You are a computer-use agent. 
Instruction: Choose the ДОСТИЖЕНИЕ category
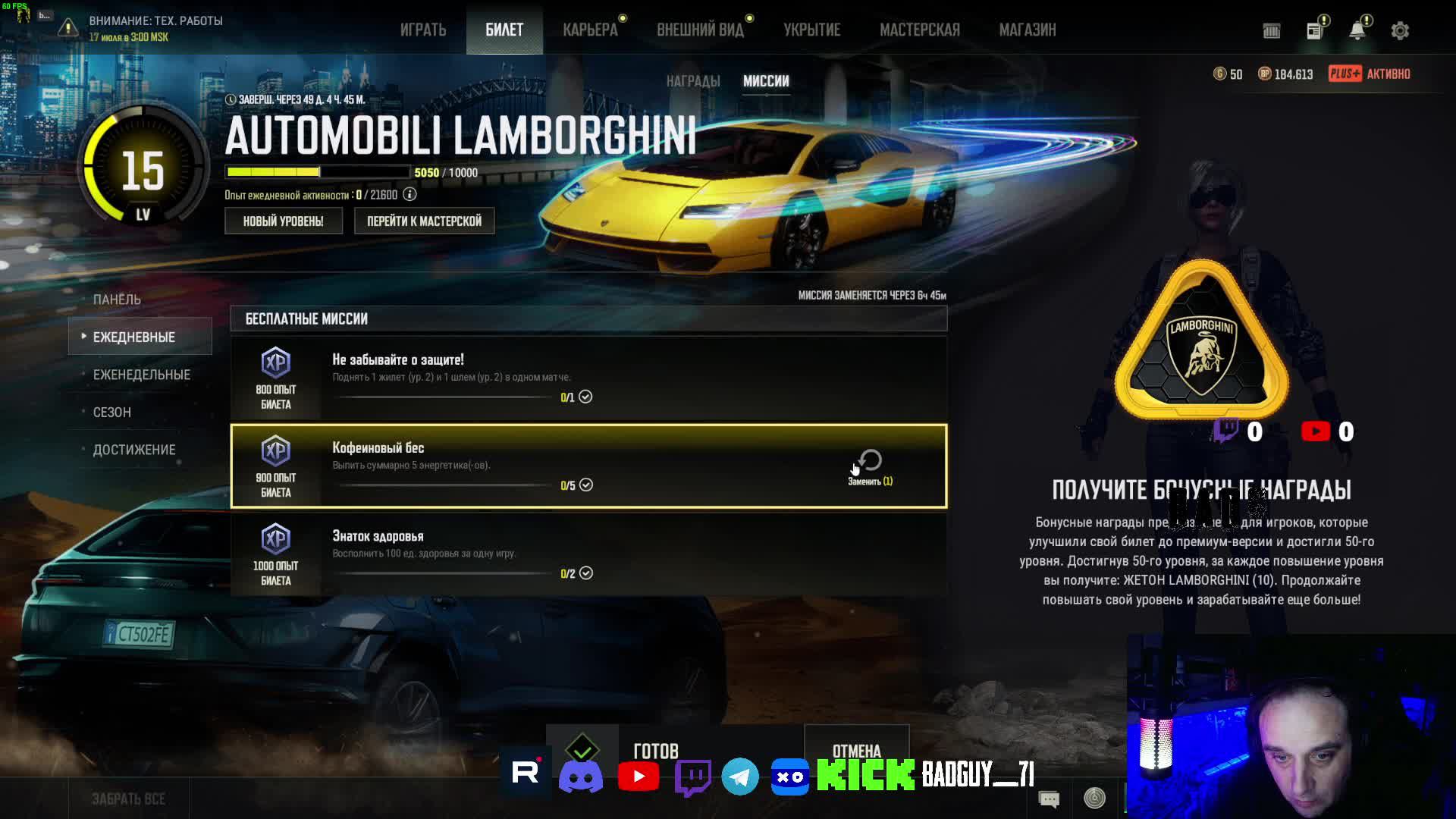(134, 450)
